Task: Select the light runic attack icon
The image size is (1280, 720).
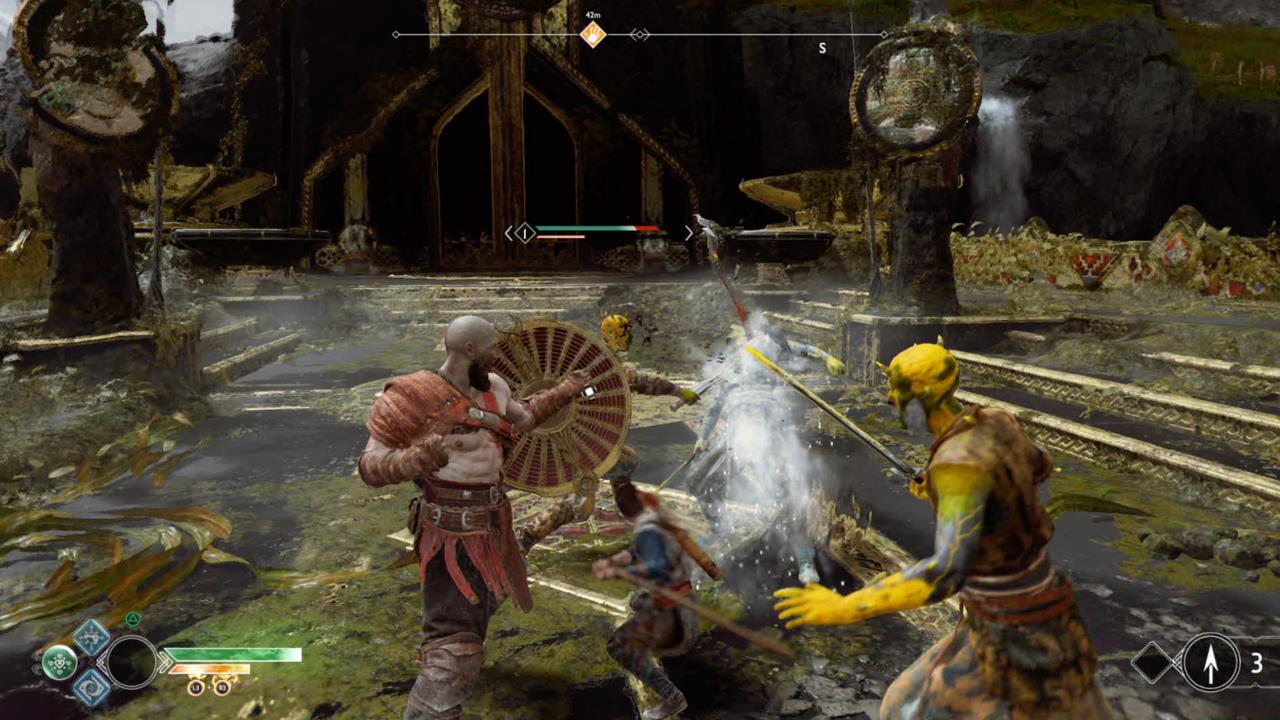Action: 91,638
